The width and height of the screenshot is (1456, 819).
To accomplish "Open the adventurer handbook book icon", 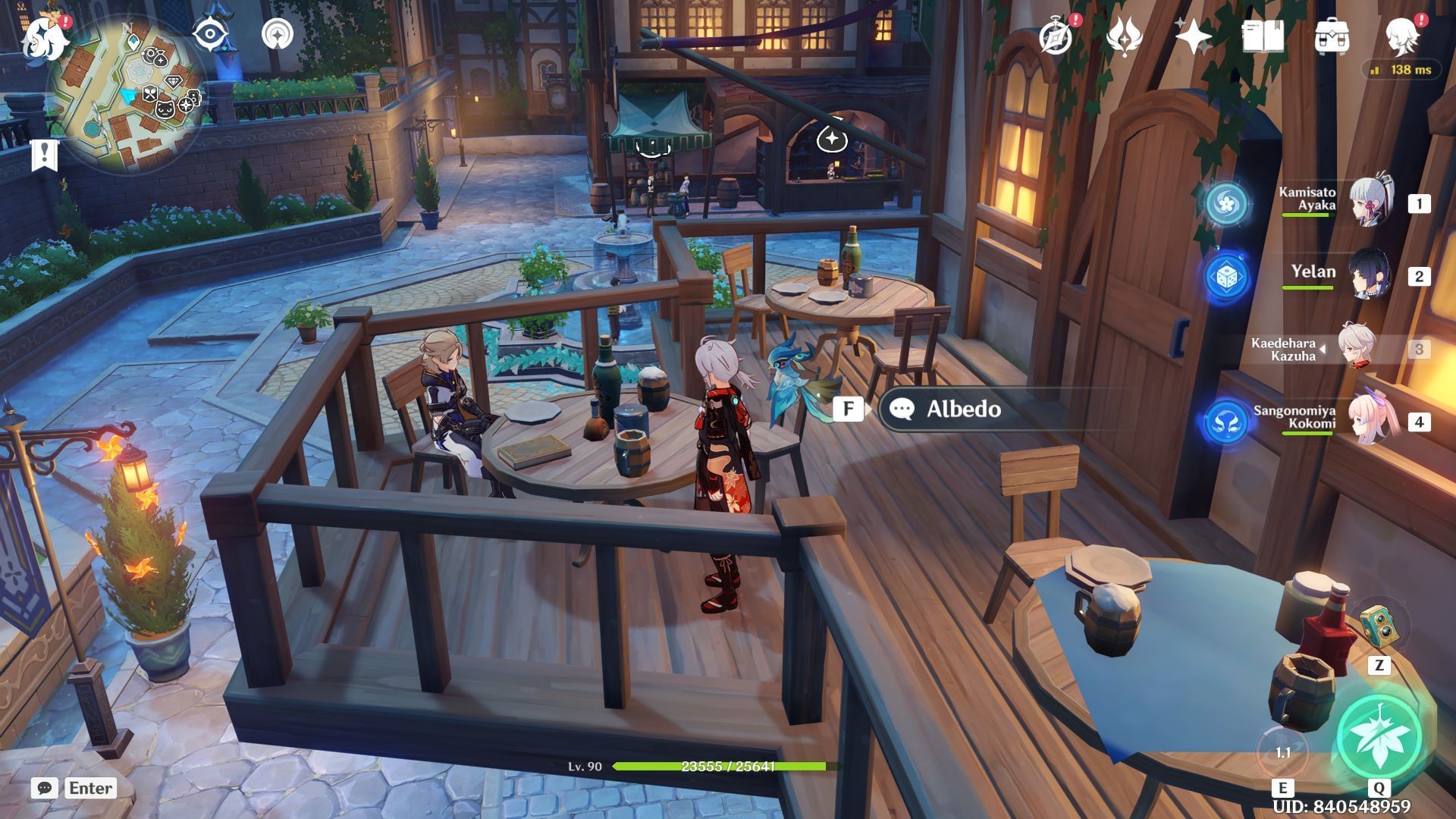I will tap(1263, 36).
